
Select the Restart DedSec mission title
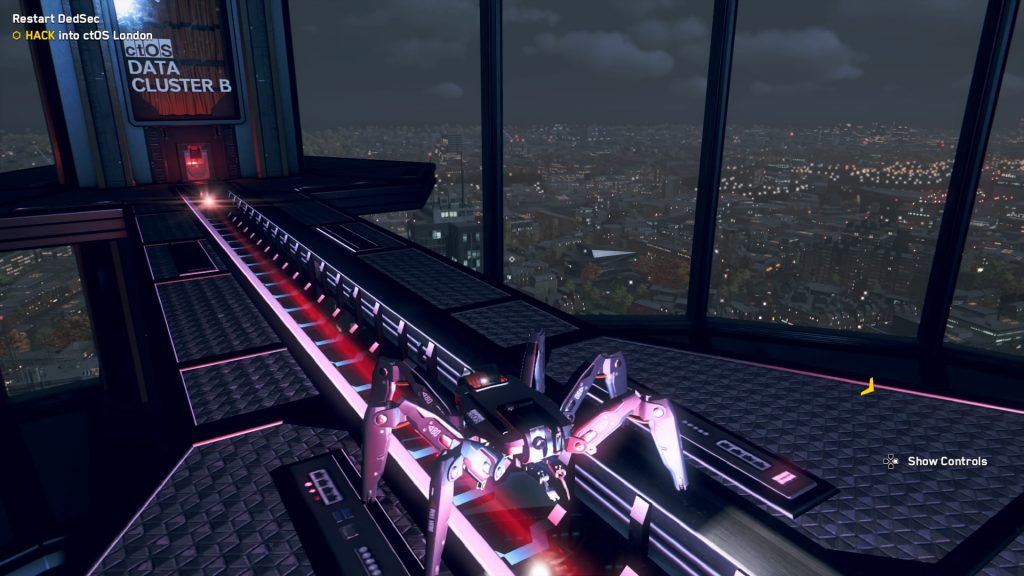pyautogui.click(x=58, y=18)
